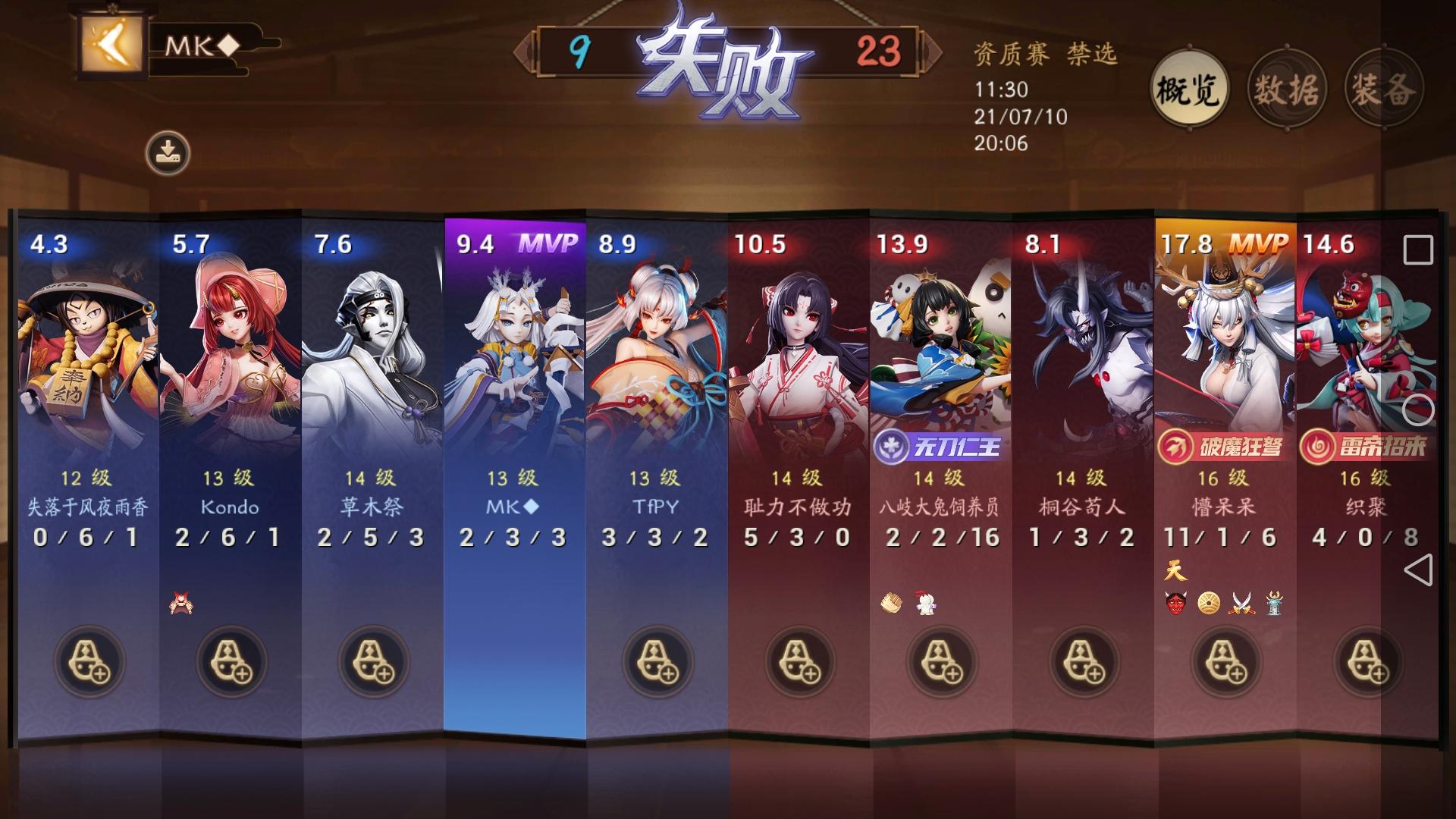1456x819 pixels.
Task: Switch to the 数据 tab
Action: [1286, 89]
